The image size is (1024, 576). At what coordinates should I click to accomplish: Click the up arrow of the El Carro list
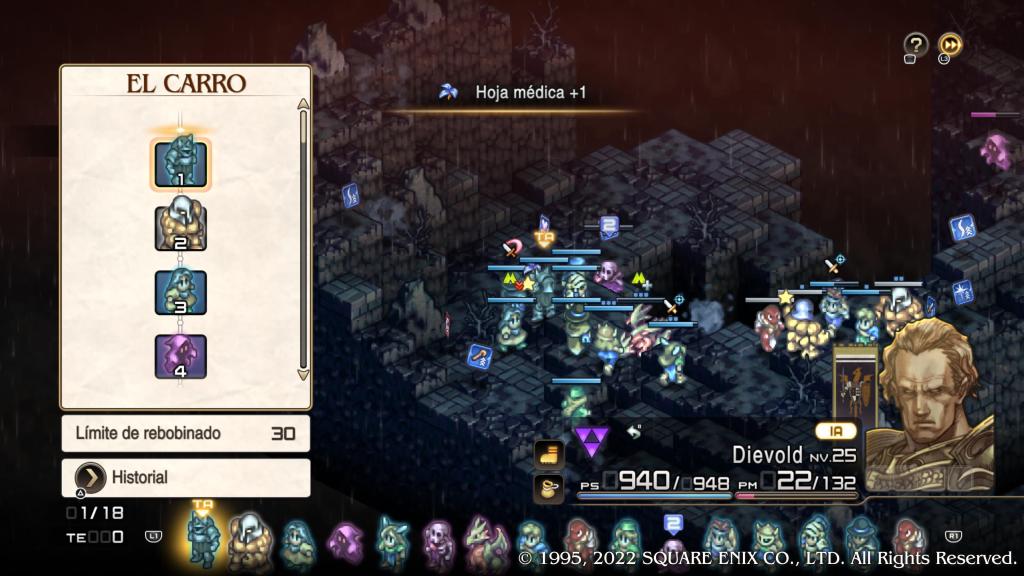click(304, 103)
